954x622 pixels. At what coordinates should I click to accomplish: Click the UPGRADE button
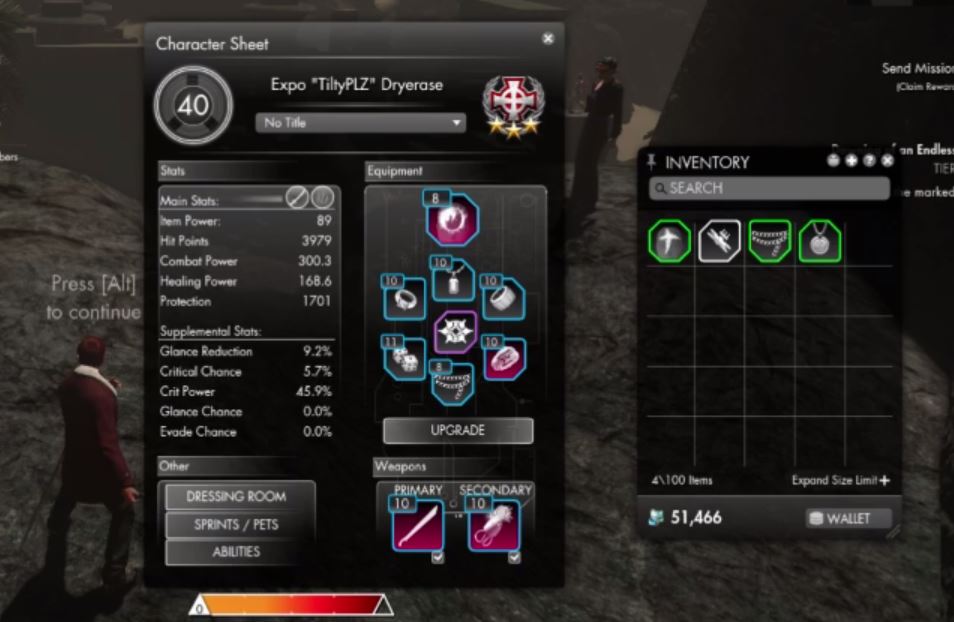[458, 431]
